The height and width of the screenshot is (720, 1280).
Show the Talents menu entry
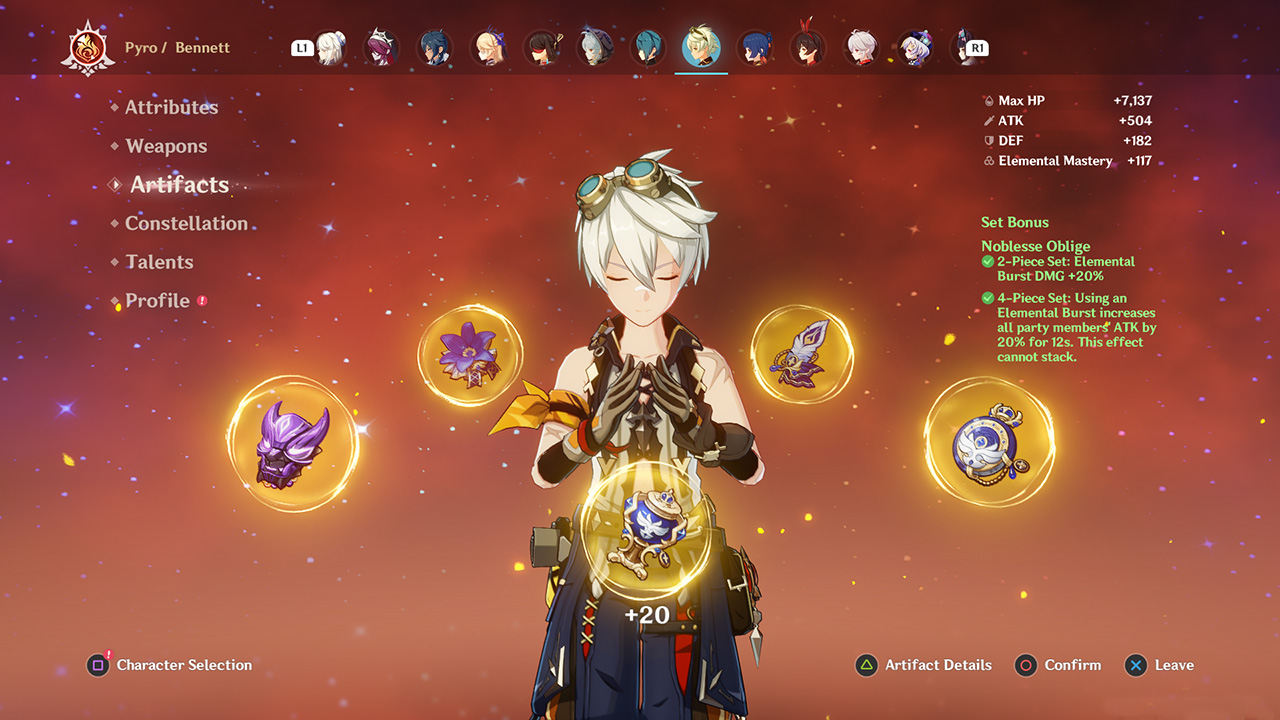159,262
